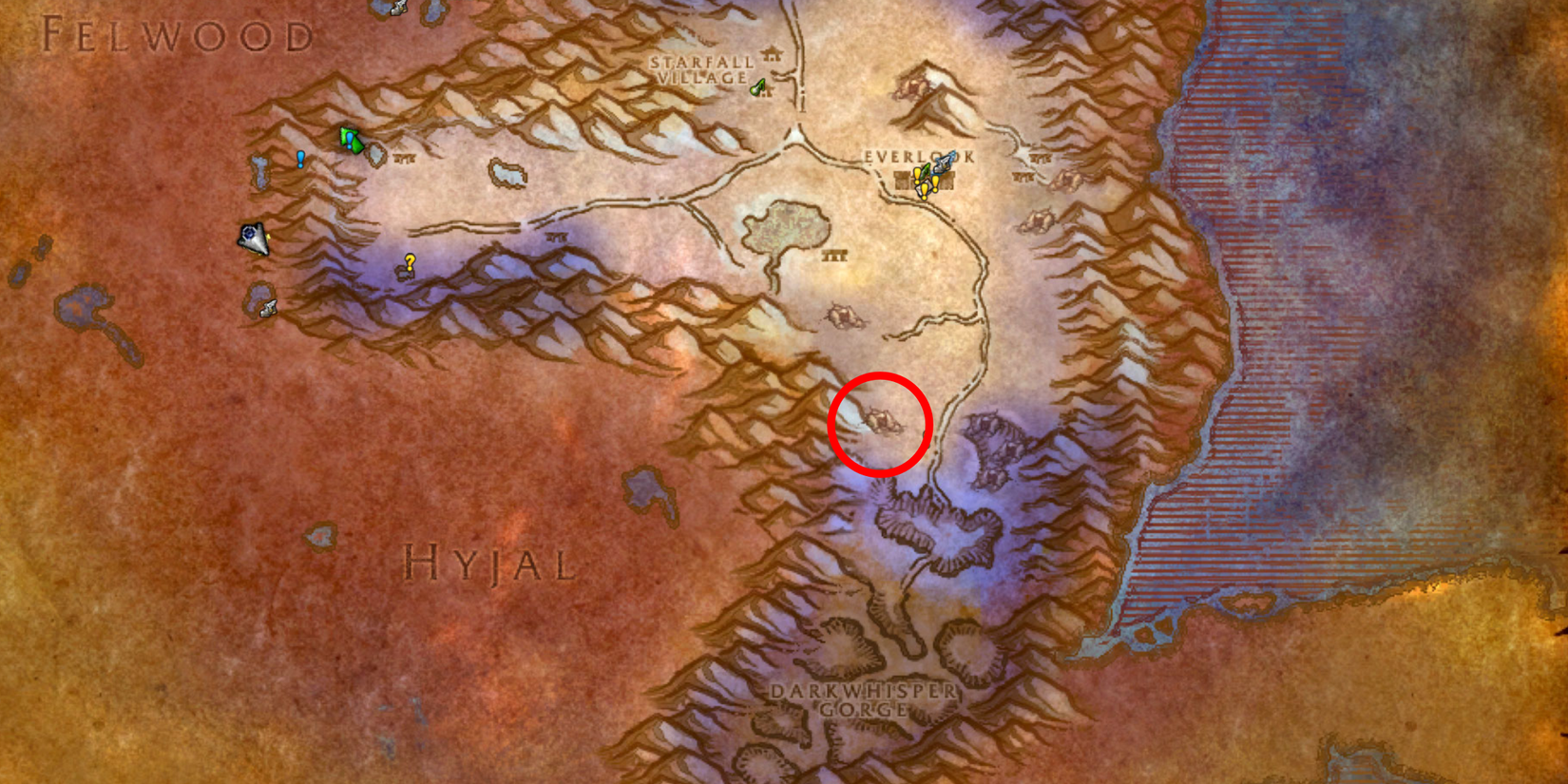
Task: Click the trees symbol beside the frozen pond
Action: 835,257
